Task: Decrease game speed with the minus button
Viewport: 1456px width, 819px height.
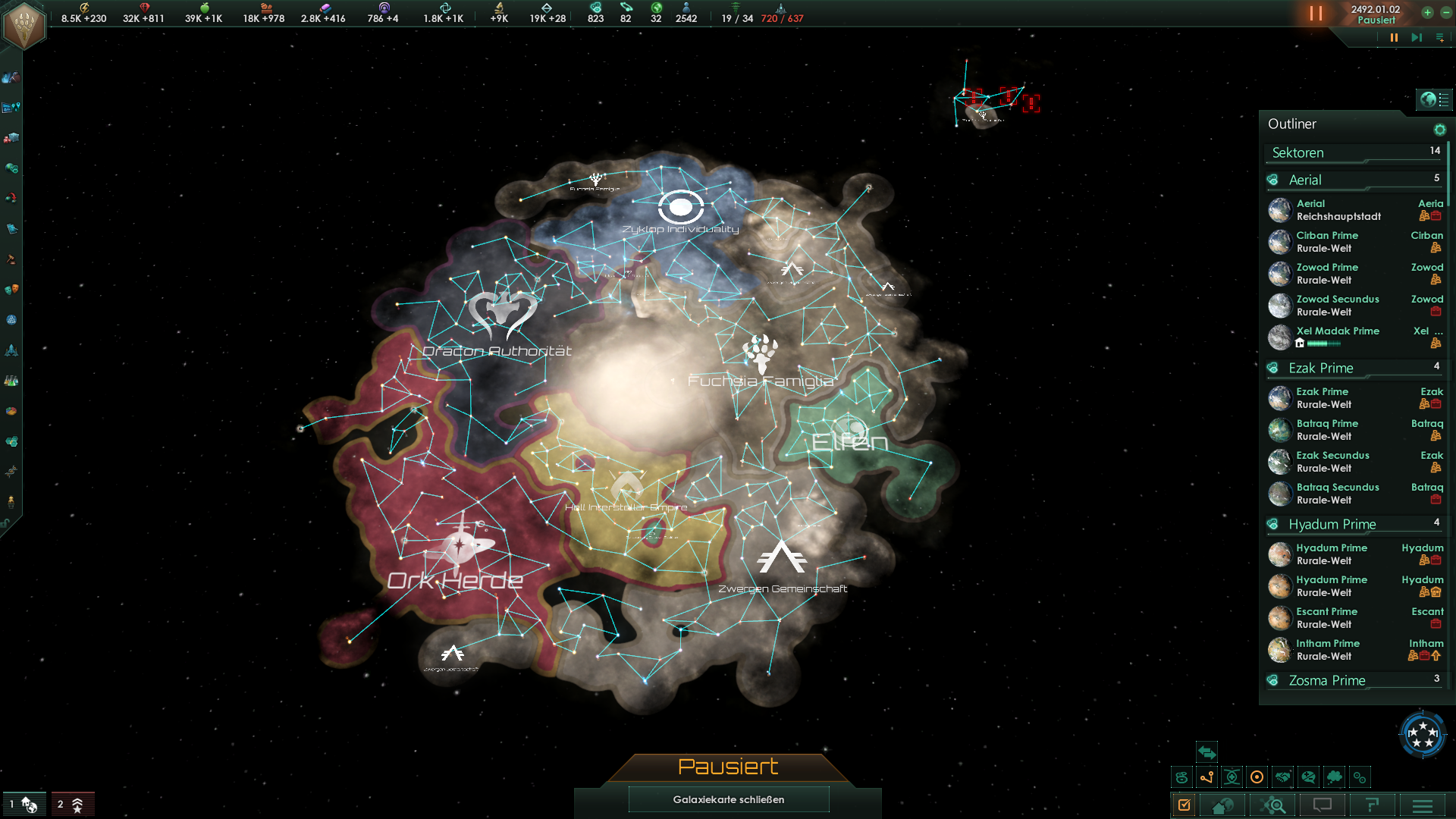Action: point(1445,12)
